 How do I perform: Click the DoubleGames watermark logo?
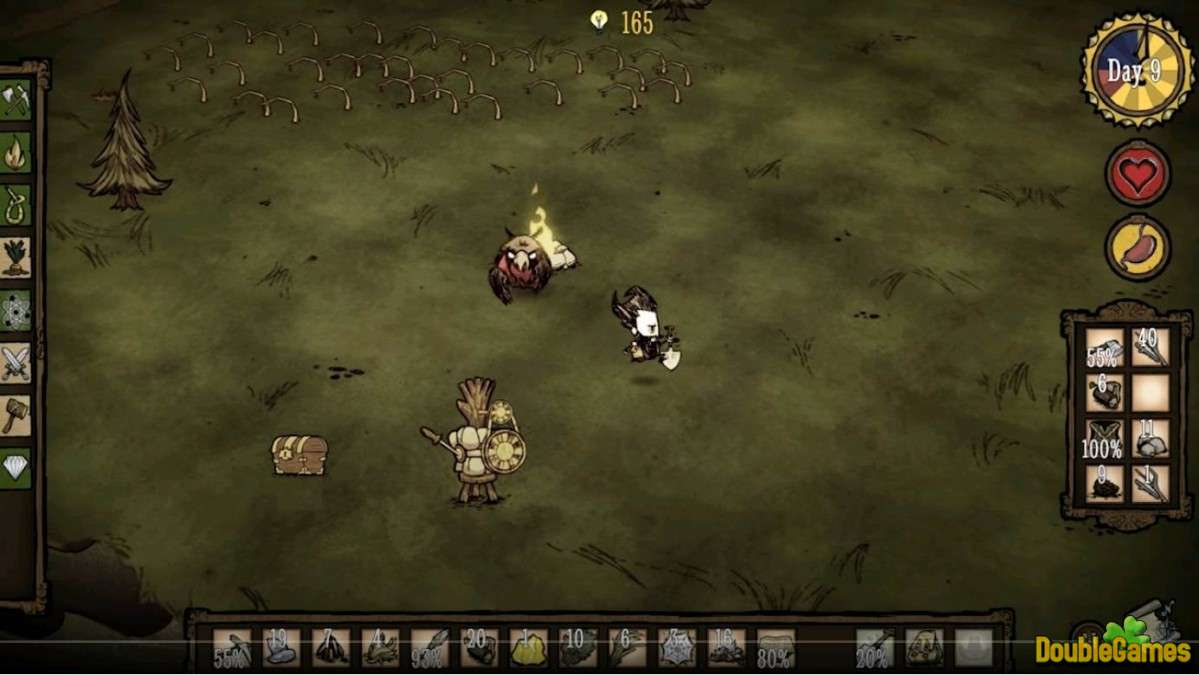coord(1113,647)
